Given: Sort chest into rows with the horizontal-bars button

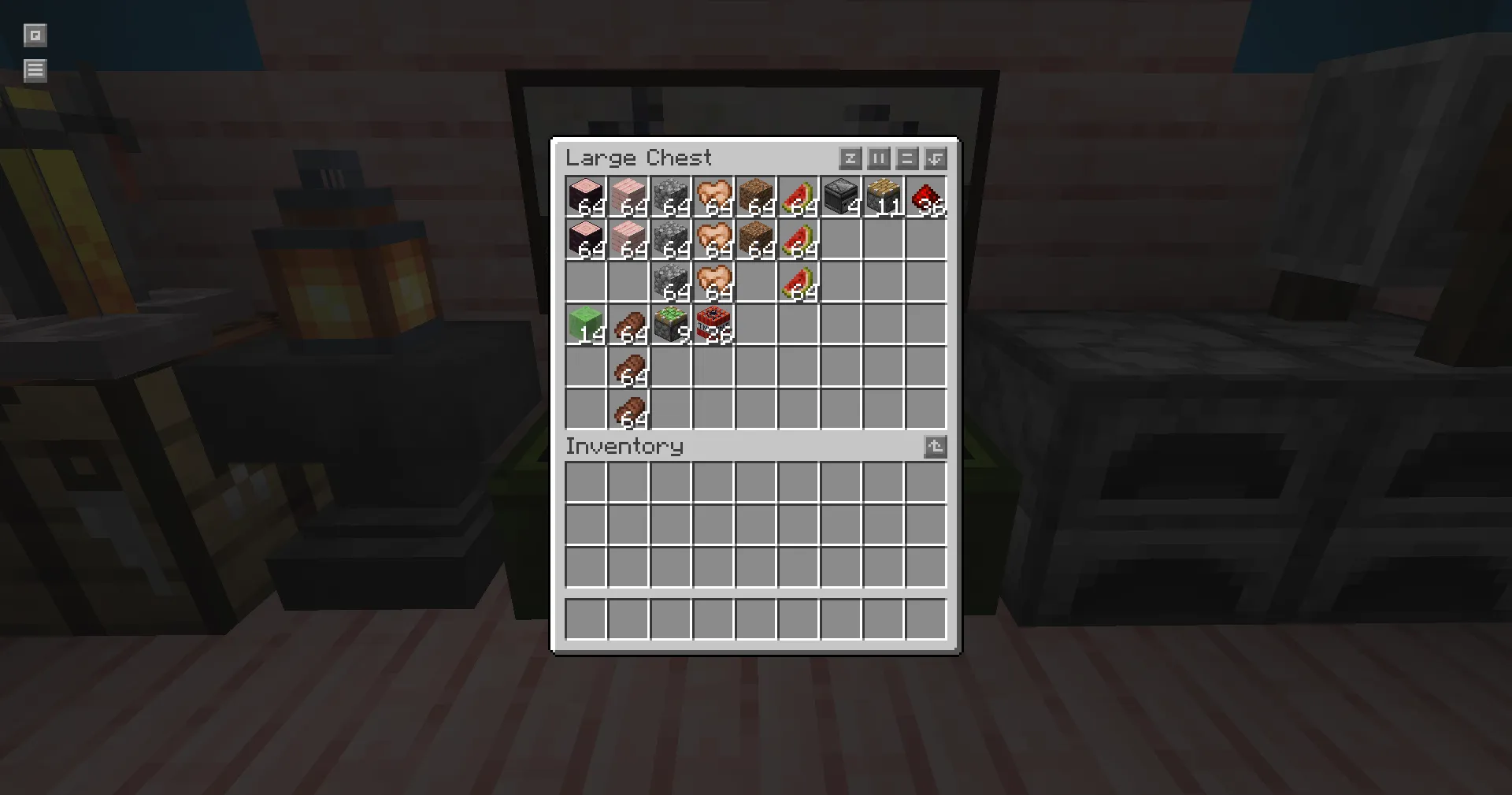Looking at the screenshot, I should 906,158.
